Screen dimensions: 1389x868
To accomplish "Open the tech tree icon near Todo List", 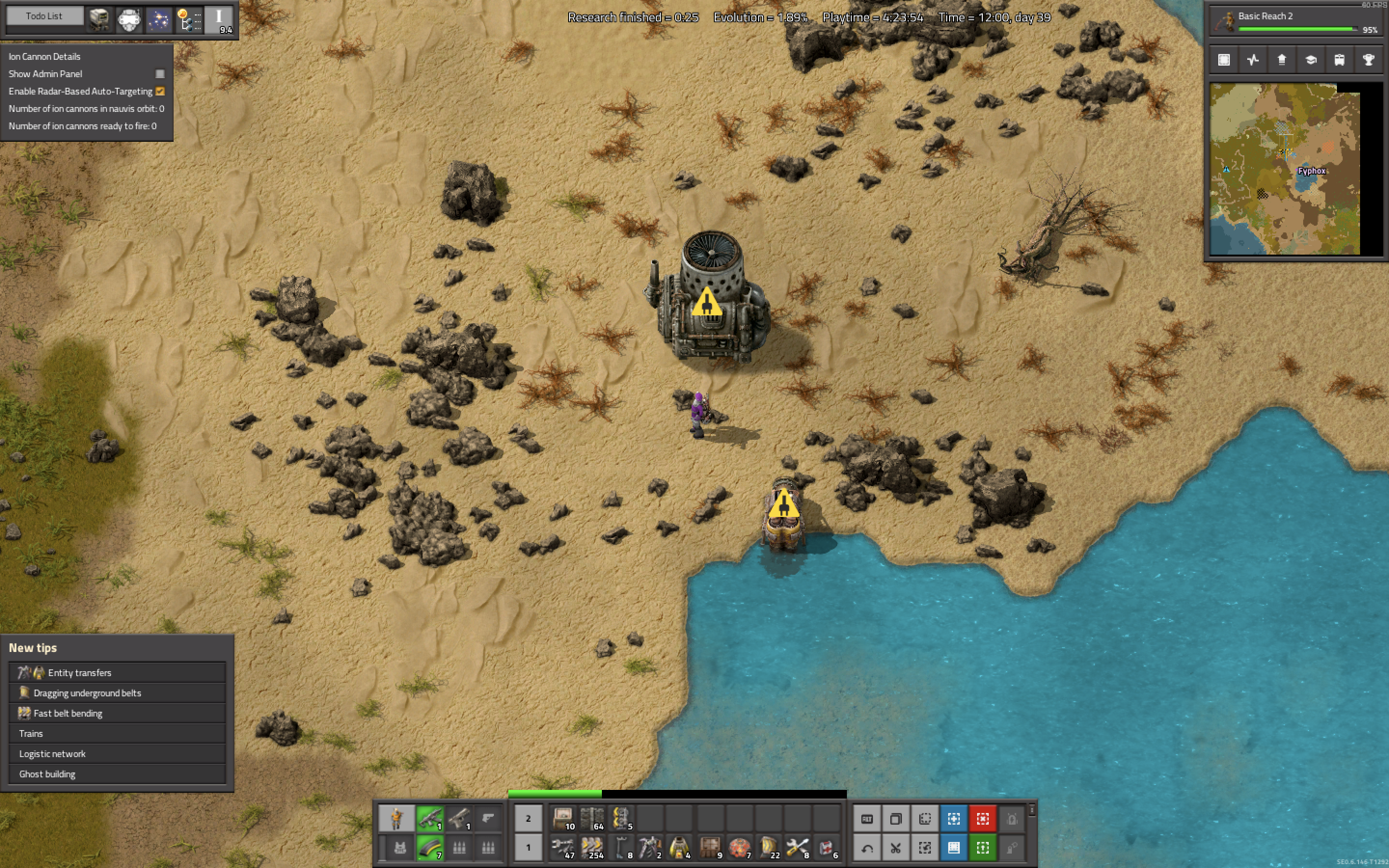I will coord(190,19).
